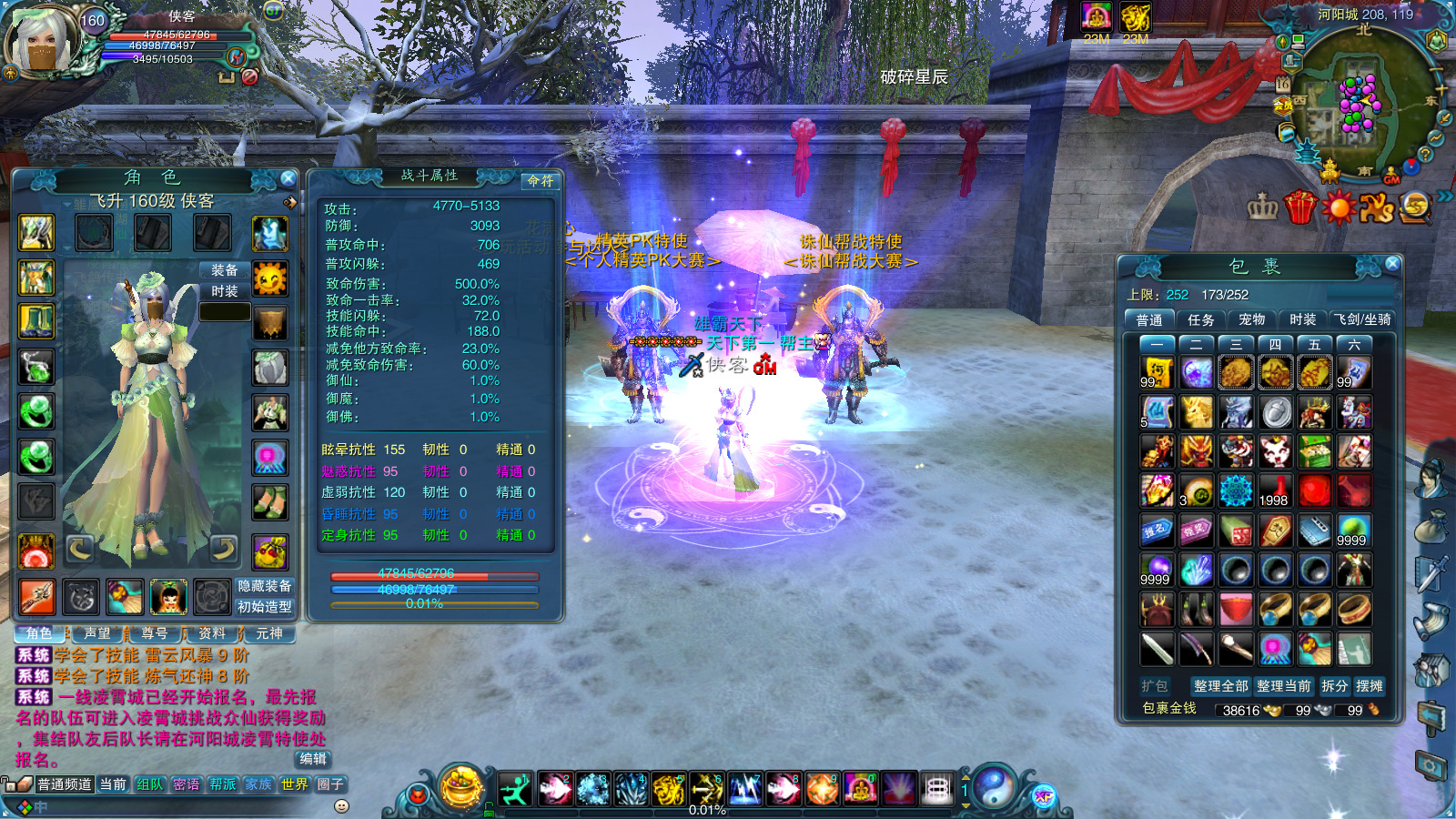Open the 摆摊 stall button

coord(1370,686)
